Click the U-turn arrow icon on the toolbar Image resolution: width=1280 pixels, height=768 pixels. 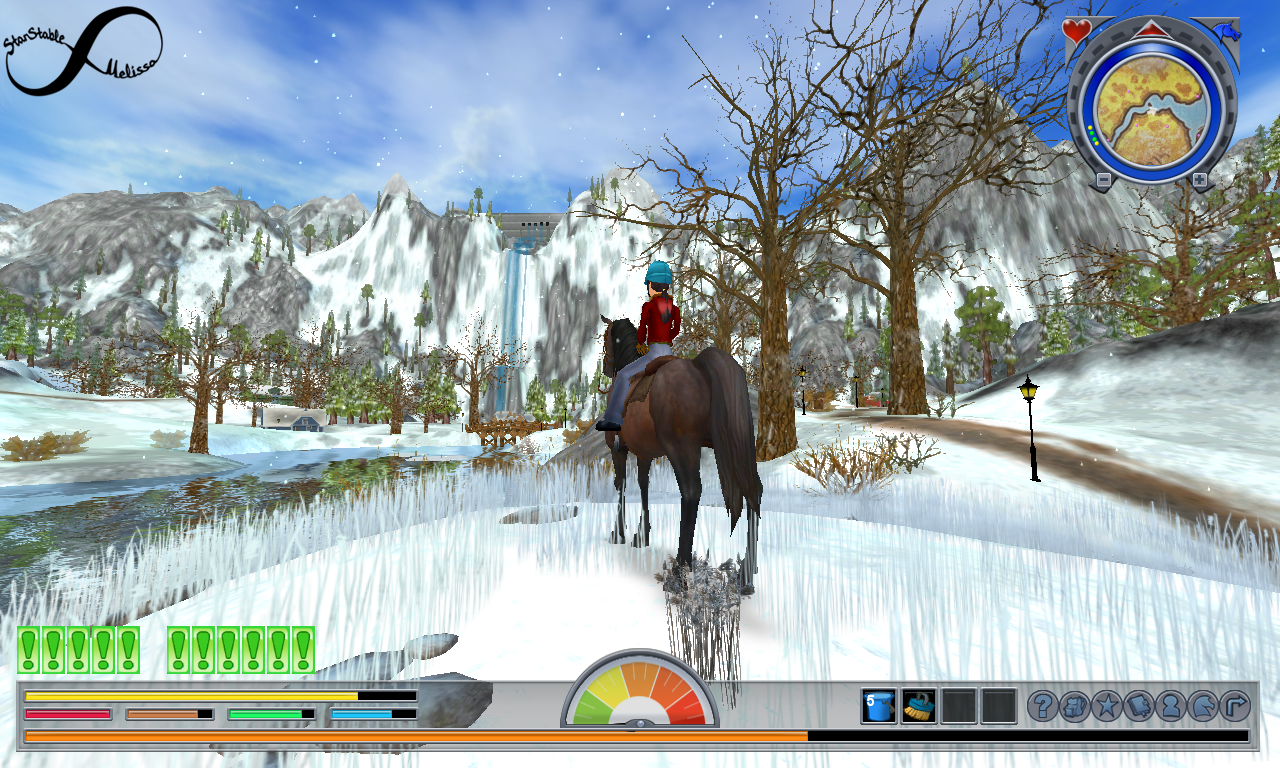tap(1233, 706)
